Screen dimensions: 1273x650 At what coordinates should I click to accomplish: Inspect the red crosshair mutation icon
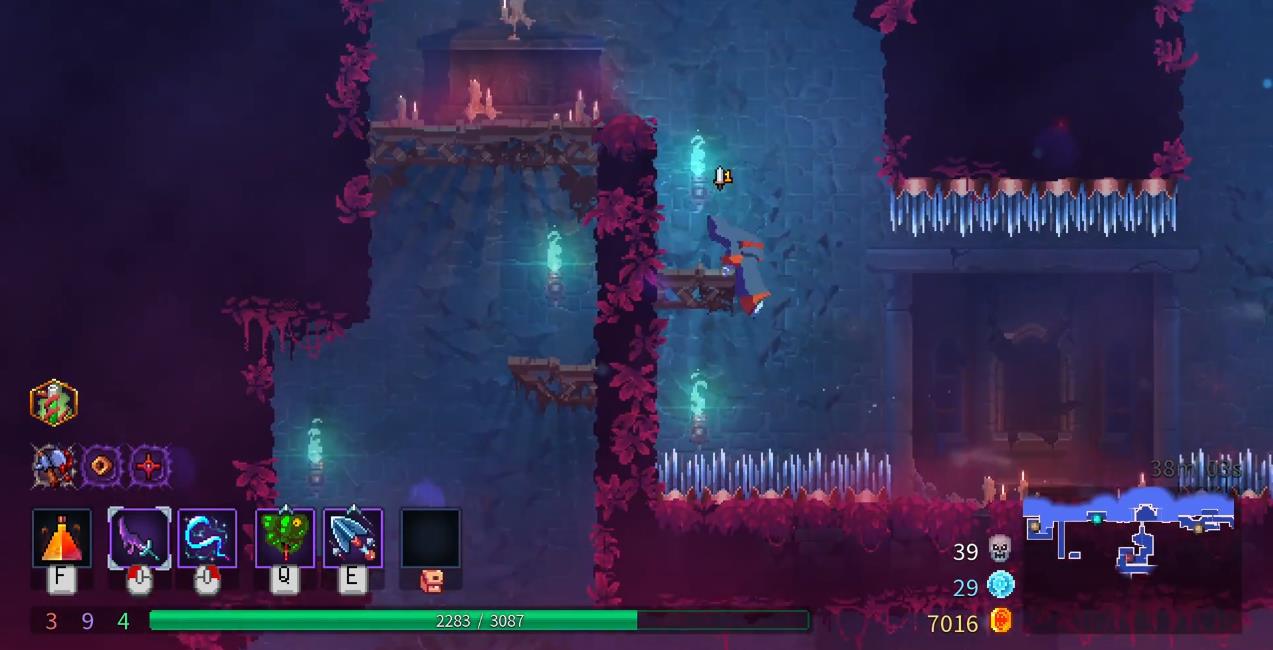pyautogui.click(x=149, y=466)
